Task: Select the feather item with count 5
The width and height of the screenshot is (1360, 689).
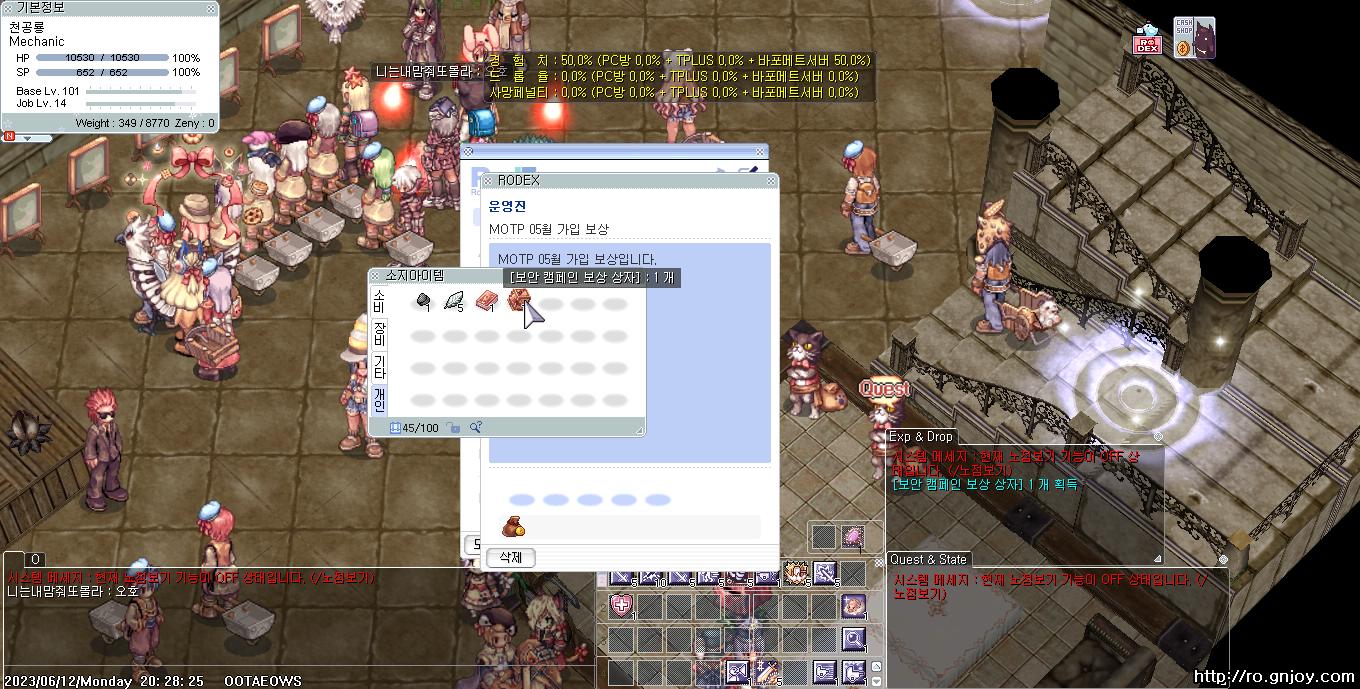Action: (x=455, y=301)
